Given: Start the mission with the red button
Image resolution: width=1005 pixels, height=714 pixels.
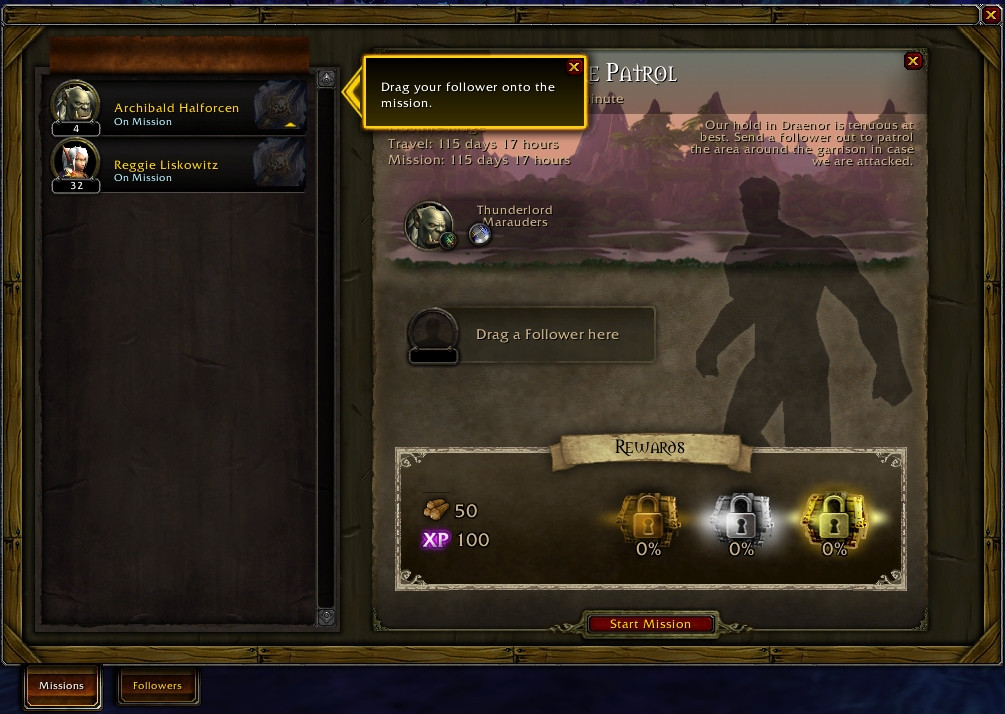Looking at the screenshot, I should click(x=650, y=624).
